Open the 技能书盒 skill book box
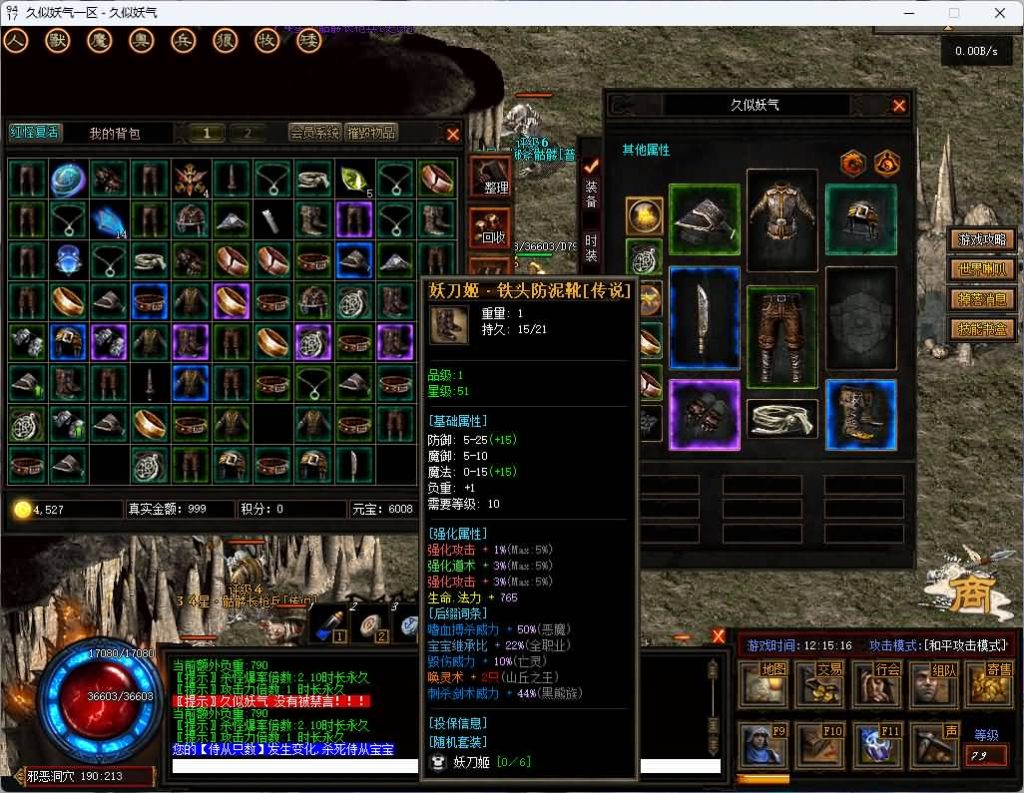The image size is (1024, 793). pyautogui.click(x=982, y=329)
